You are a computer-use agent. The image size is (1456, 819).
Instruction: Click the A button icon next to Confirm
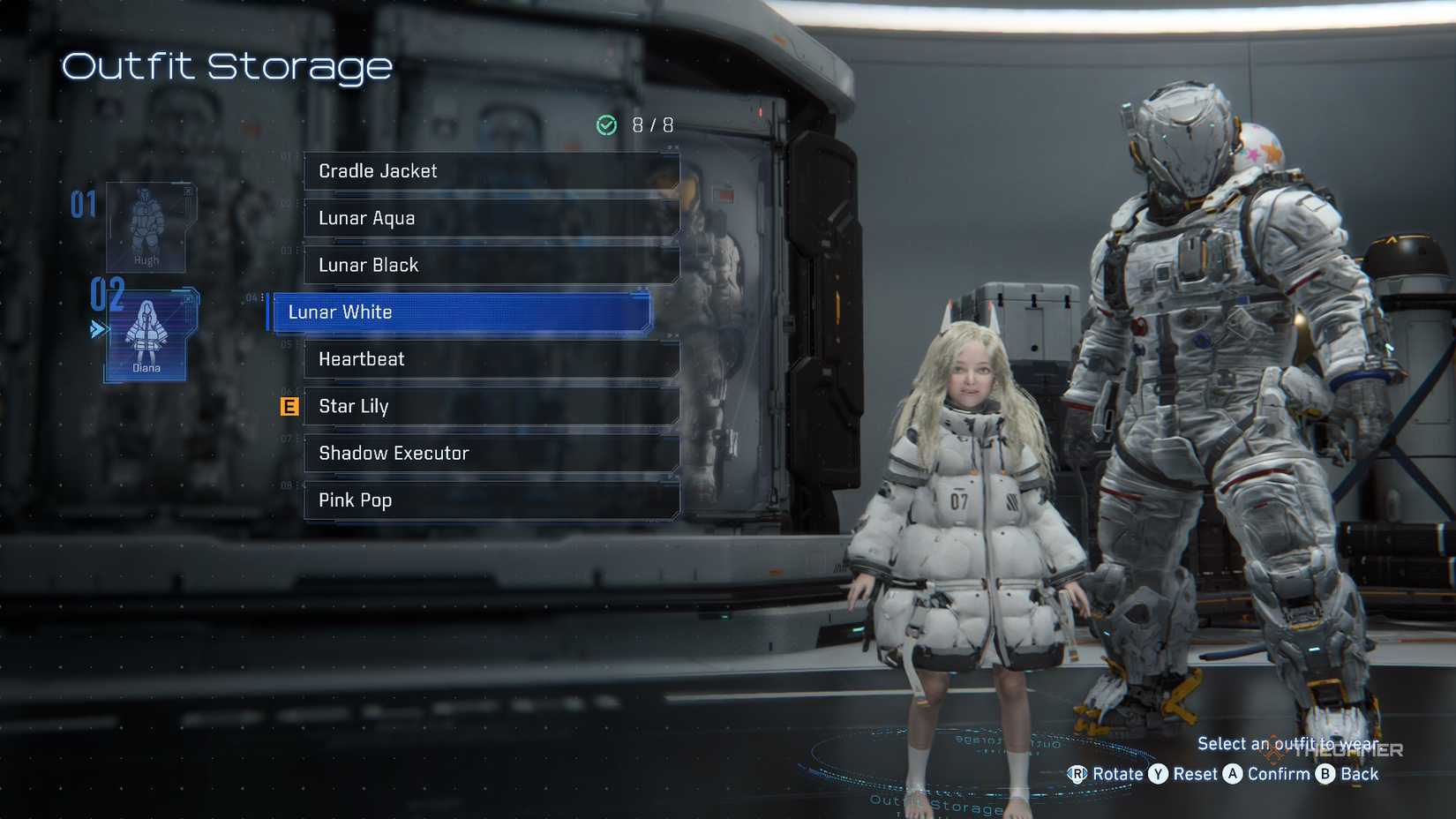click(x=1232, y=774)
